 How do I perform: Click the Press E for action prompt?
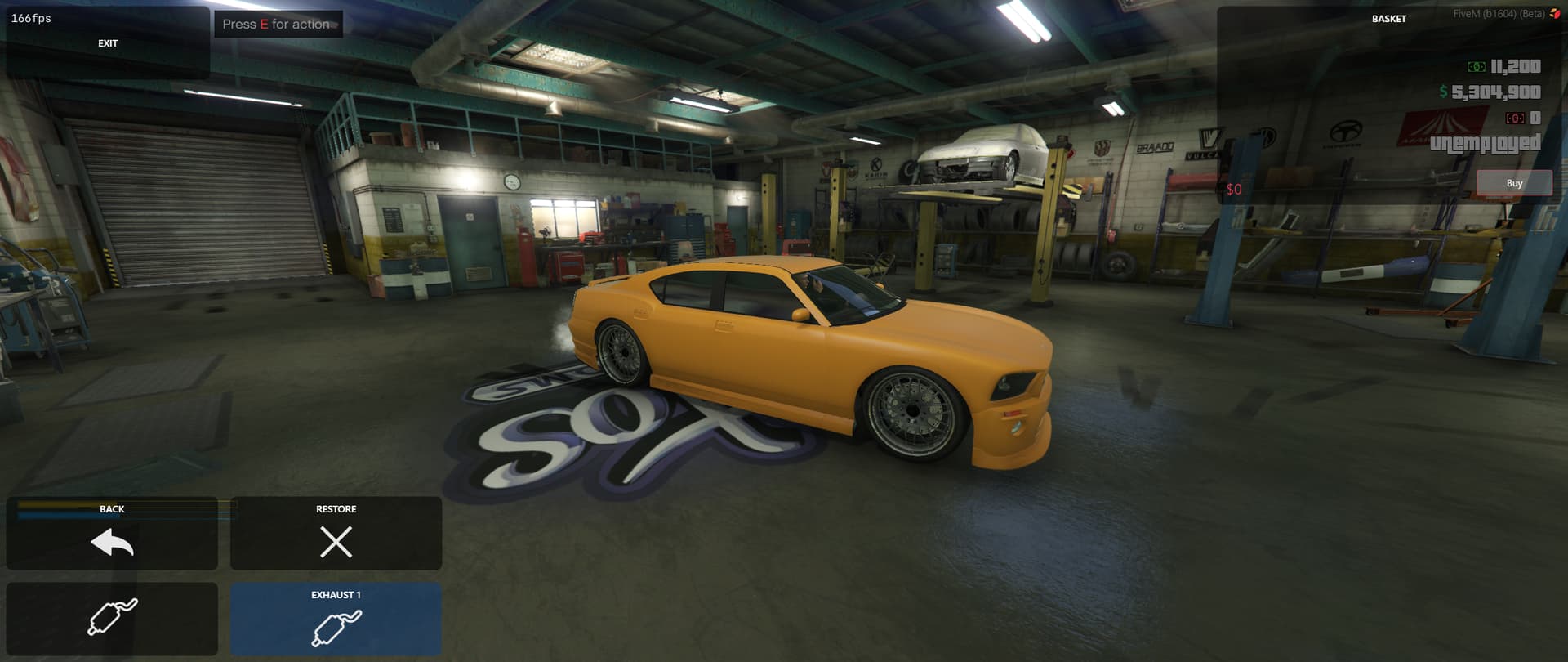[278, 24]
